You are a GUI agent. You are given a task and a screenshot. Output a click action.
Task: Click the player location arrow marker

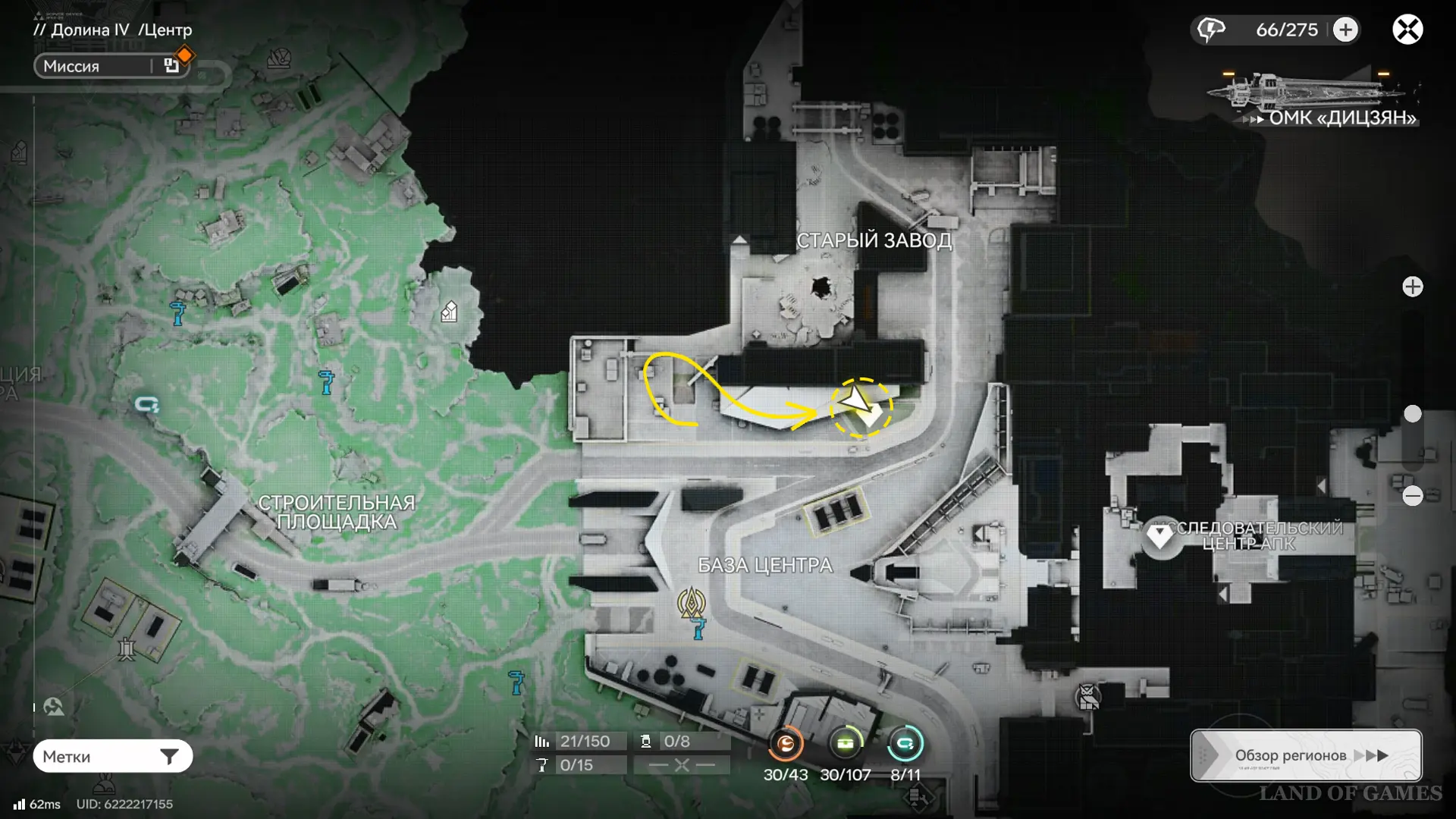point(857,400)
